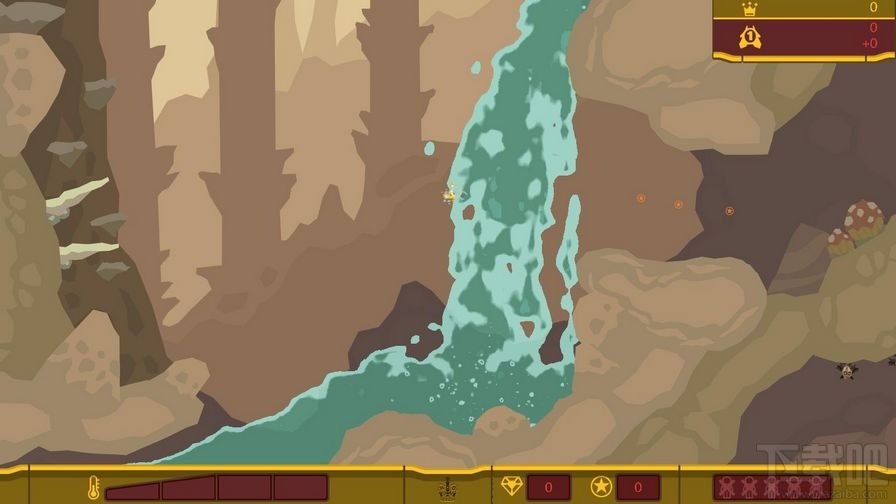Click the small crown emblem on bottom bar
The image size is (896, 504).
click(x=447, y=489)
